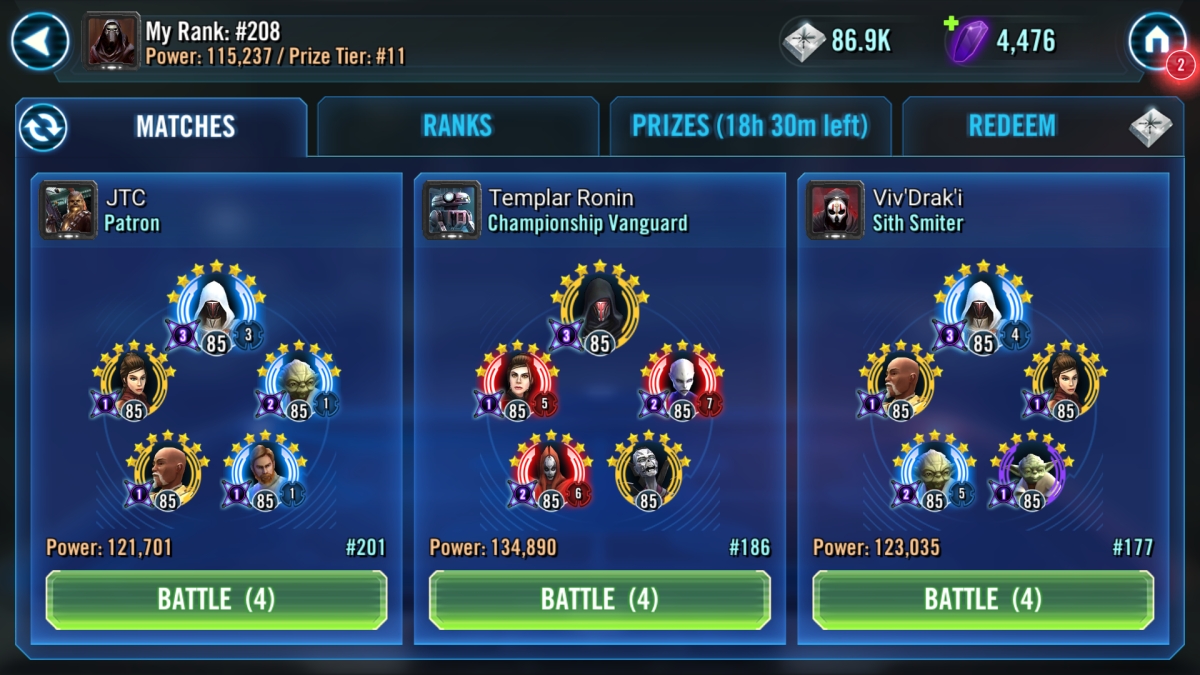Open the Prizes tab
This screenshot has width=1200, height=675.
pyautogui.click(x=749, y=126)
